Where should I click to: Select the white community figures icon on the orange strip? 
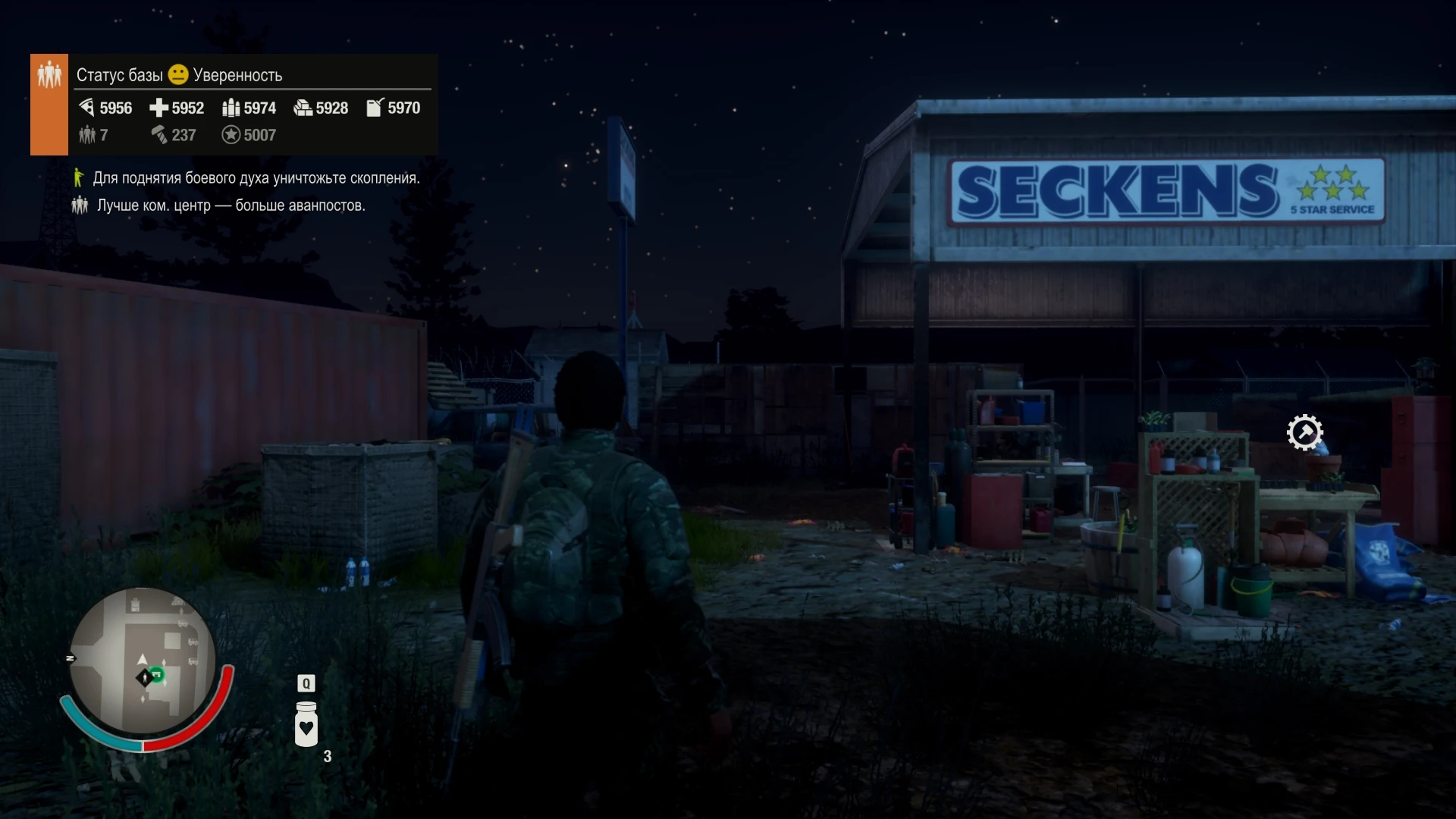coord(49,74)
